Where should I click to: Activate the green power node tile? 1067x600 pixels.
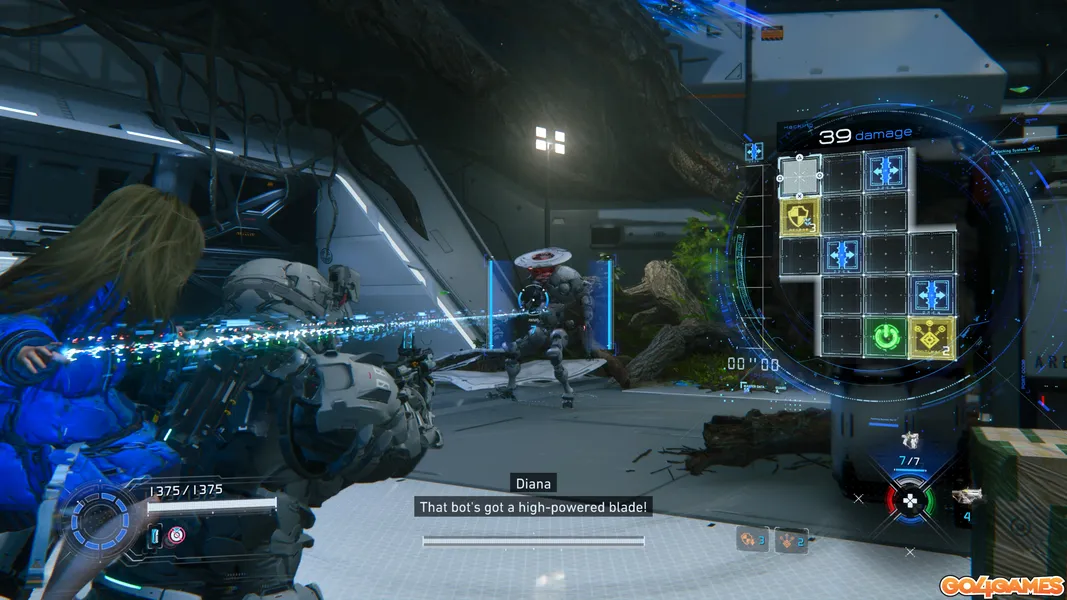click(886, 336)
